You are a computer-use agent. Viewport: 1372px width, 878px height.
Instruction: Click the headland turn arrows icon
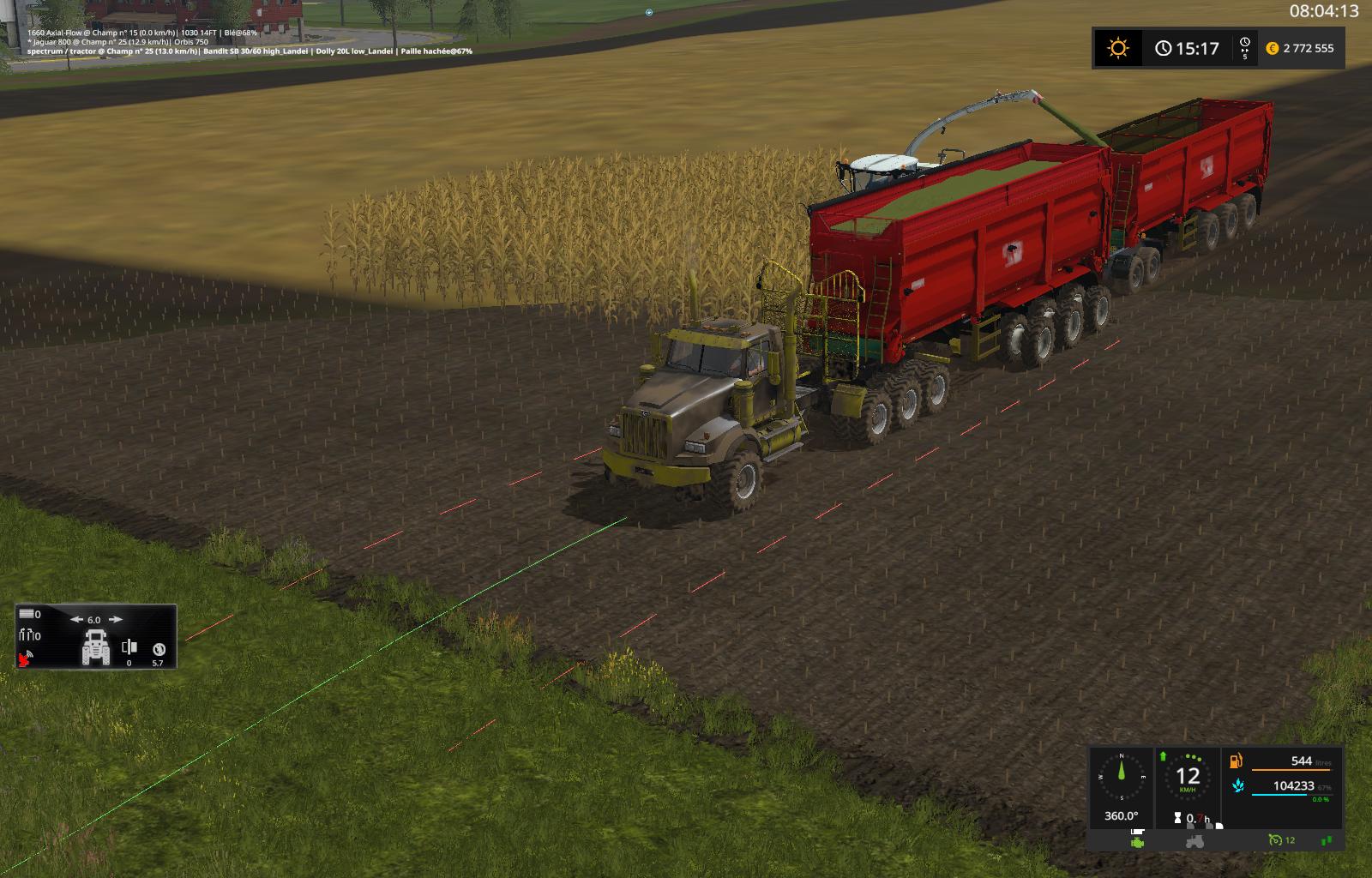29,635
